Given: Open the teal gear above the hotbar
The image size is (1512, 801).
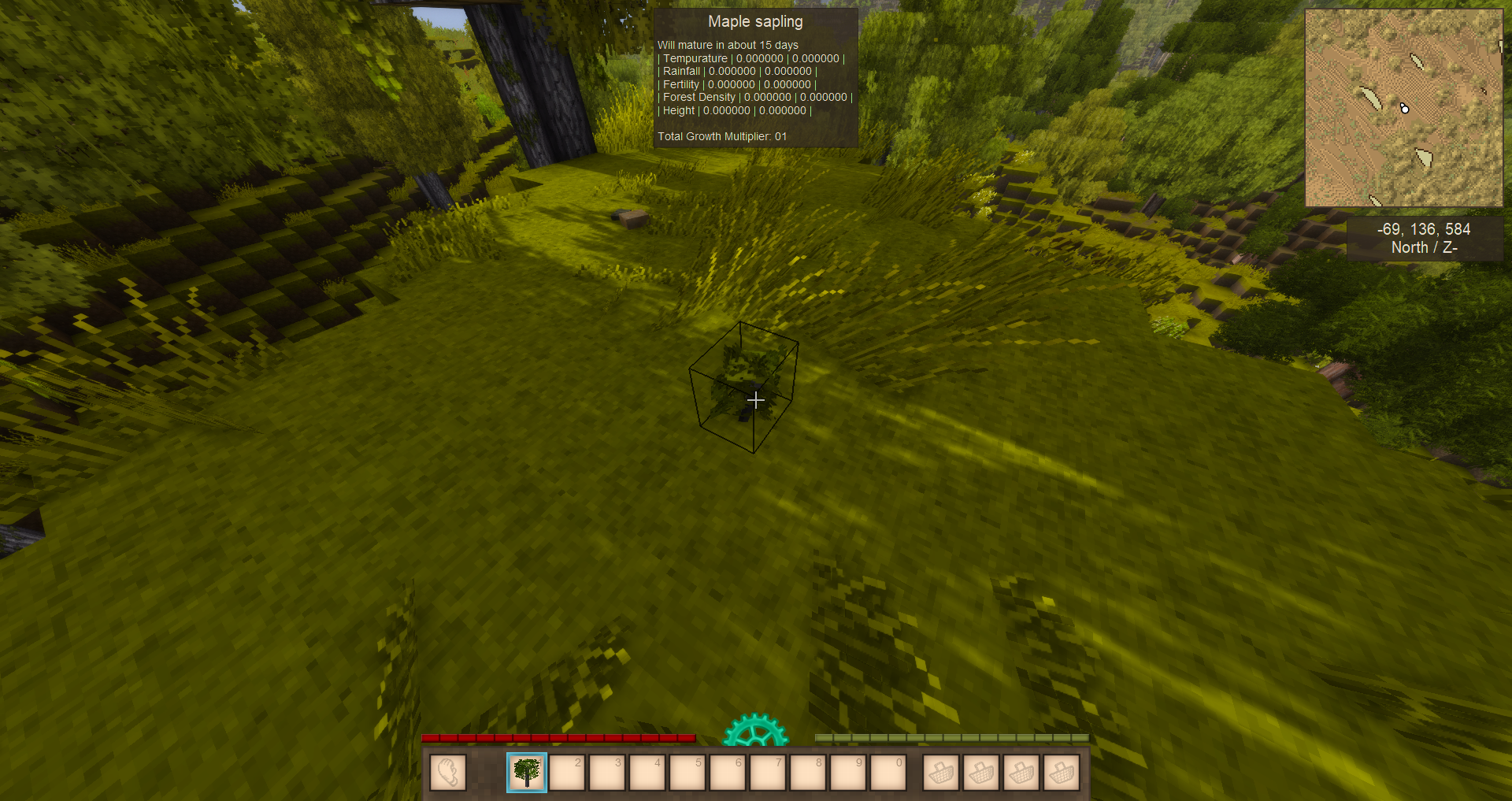Looking at the screenshot, I should 755,732.
